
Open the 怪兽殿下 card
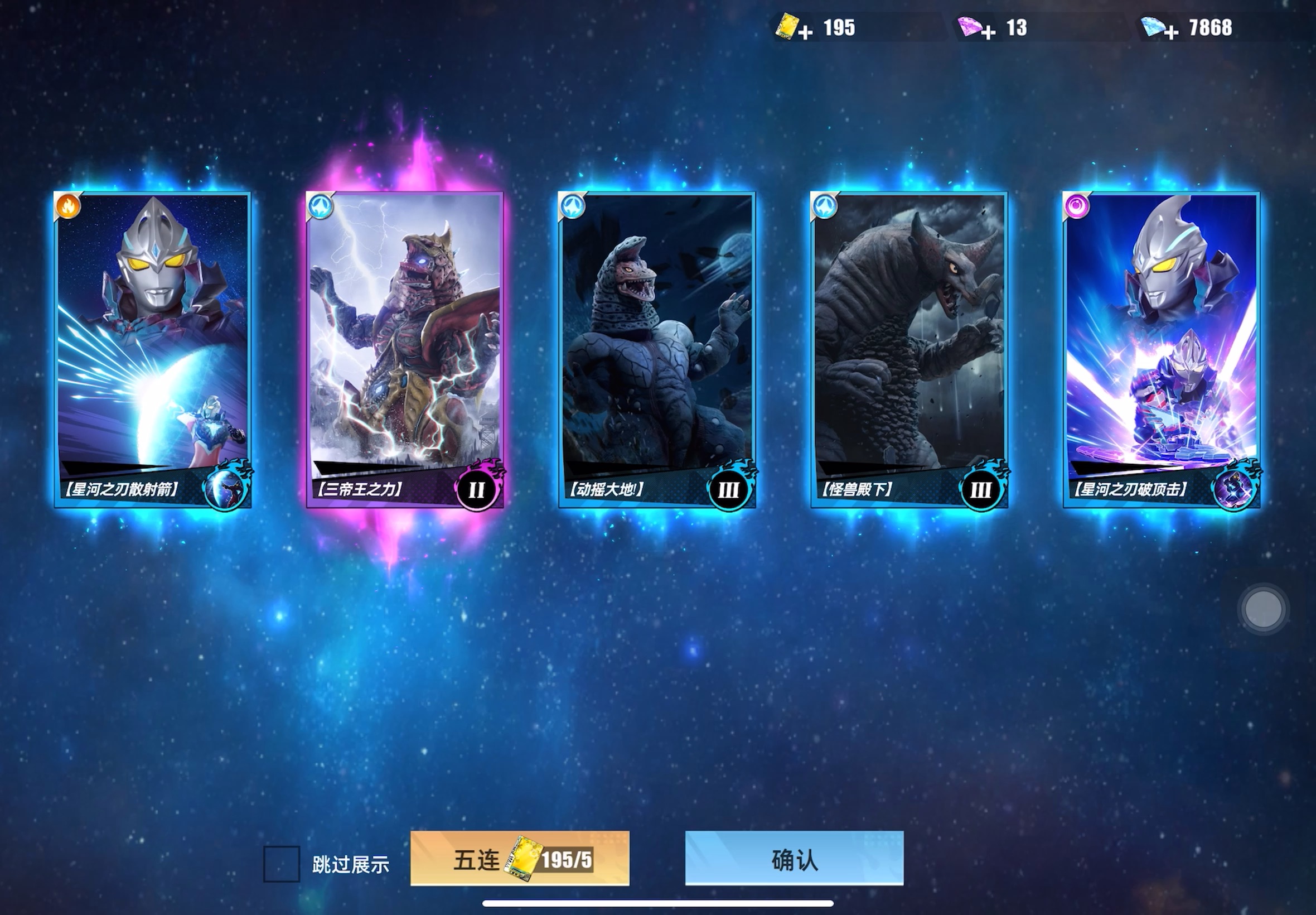(x=908, y=350)
